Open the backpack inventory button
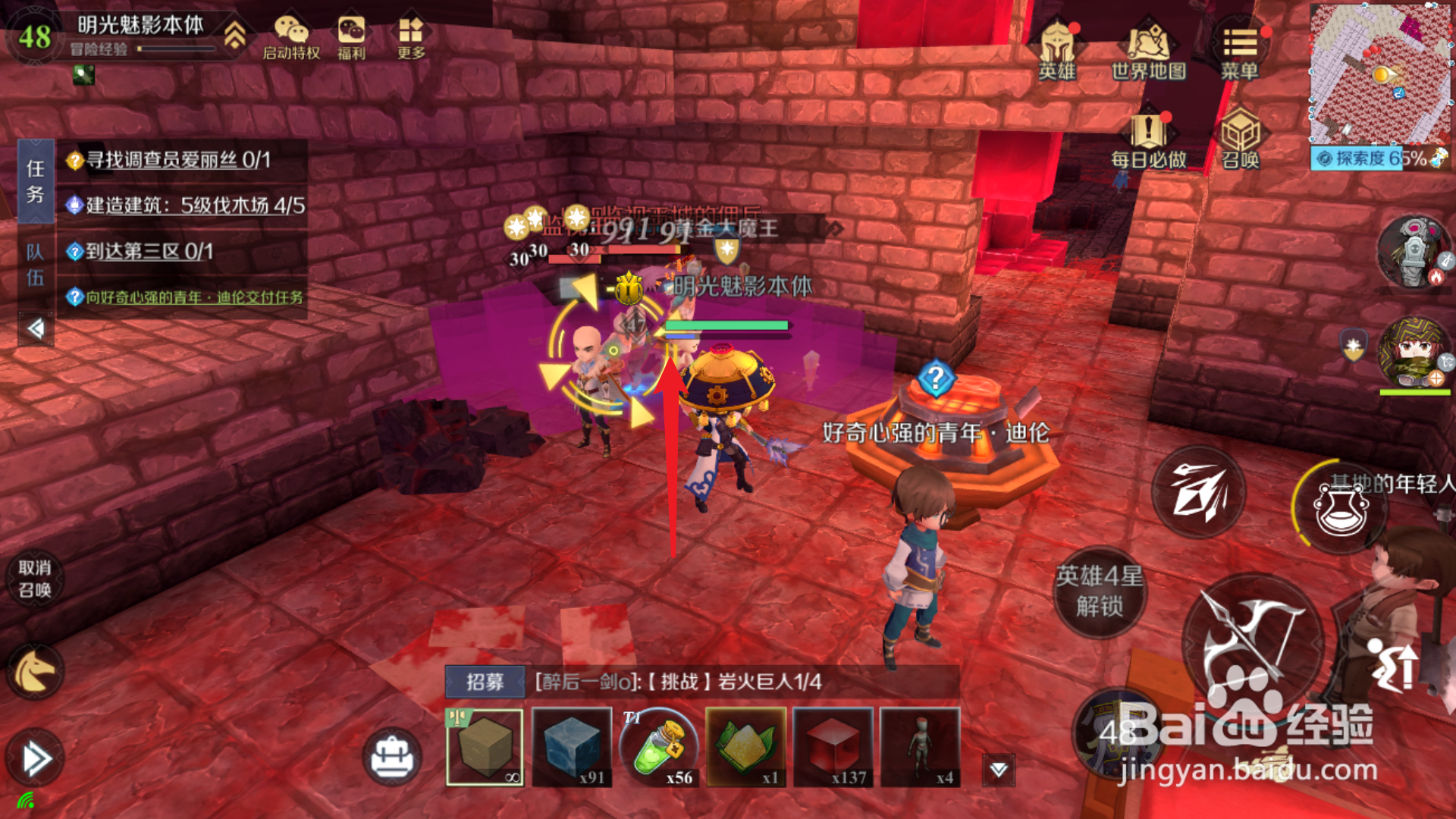This screenshot has width=1456, height=819. [x=391, y=757]
